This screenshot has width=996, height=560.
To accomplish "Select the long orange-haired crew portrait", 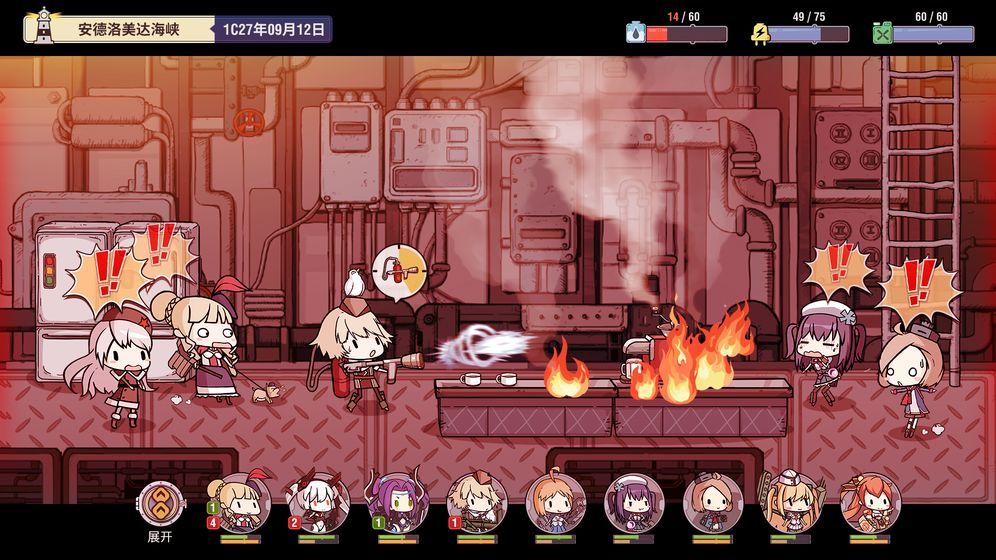I will (x=870, y=502).
